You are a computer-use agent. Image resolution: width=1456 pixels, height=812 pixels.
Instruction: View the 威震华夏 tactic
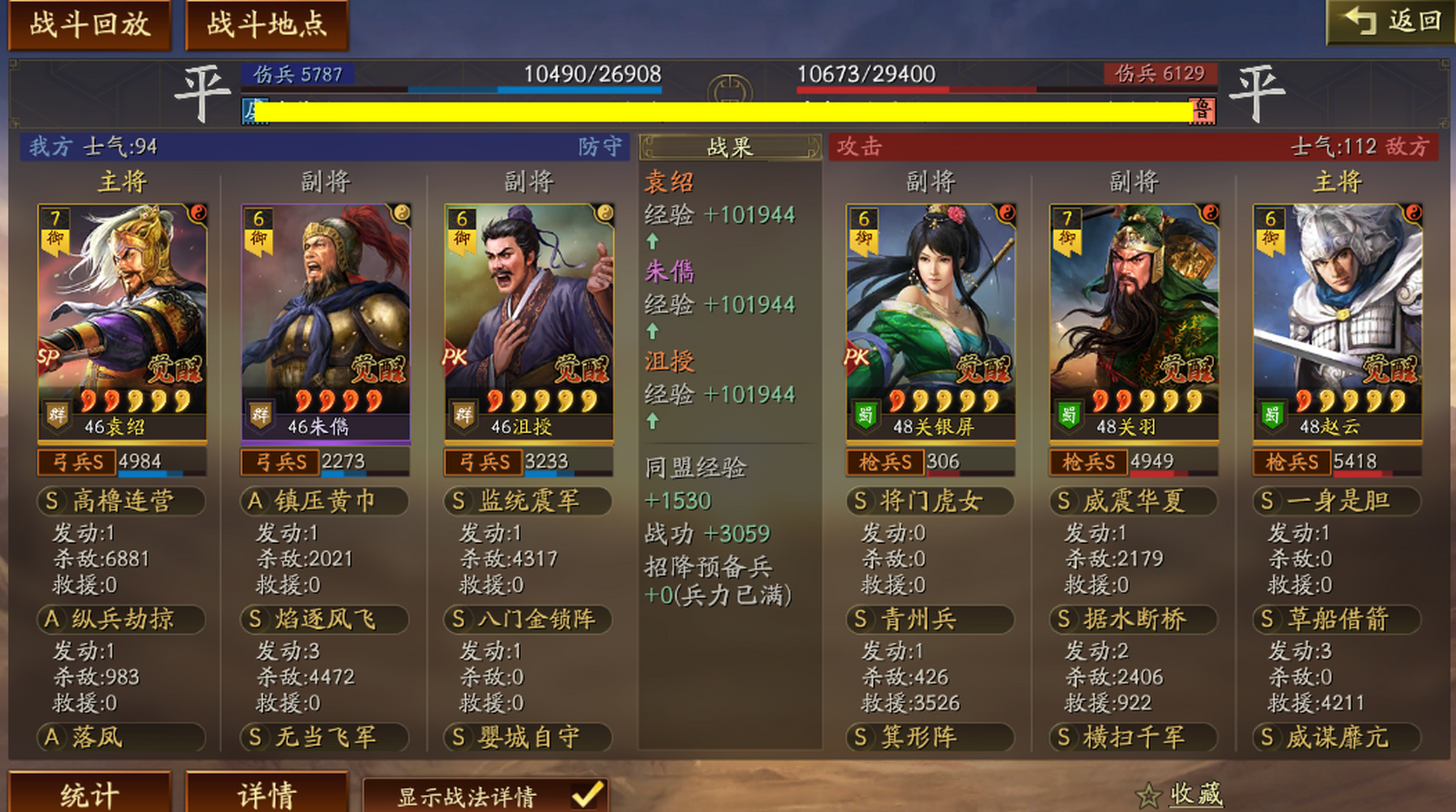[x=1134, y=501]
